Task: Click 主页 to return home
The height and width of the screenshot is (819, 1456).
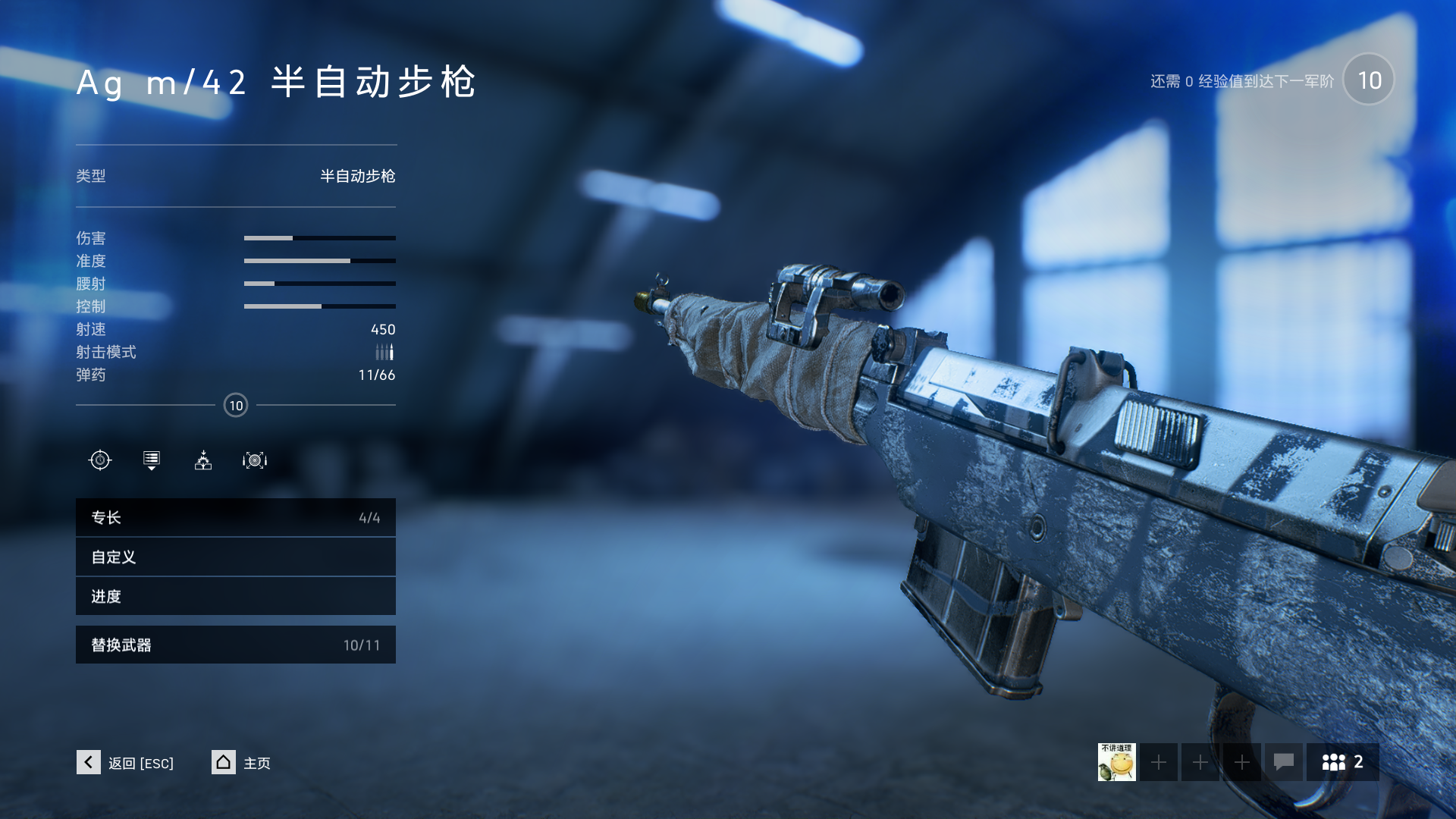Action: pos(256,763)
